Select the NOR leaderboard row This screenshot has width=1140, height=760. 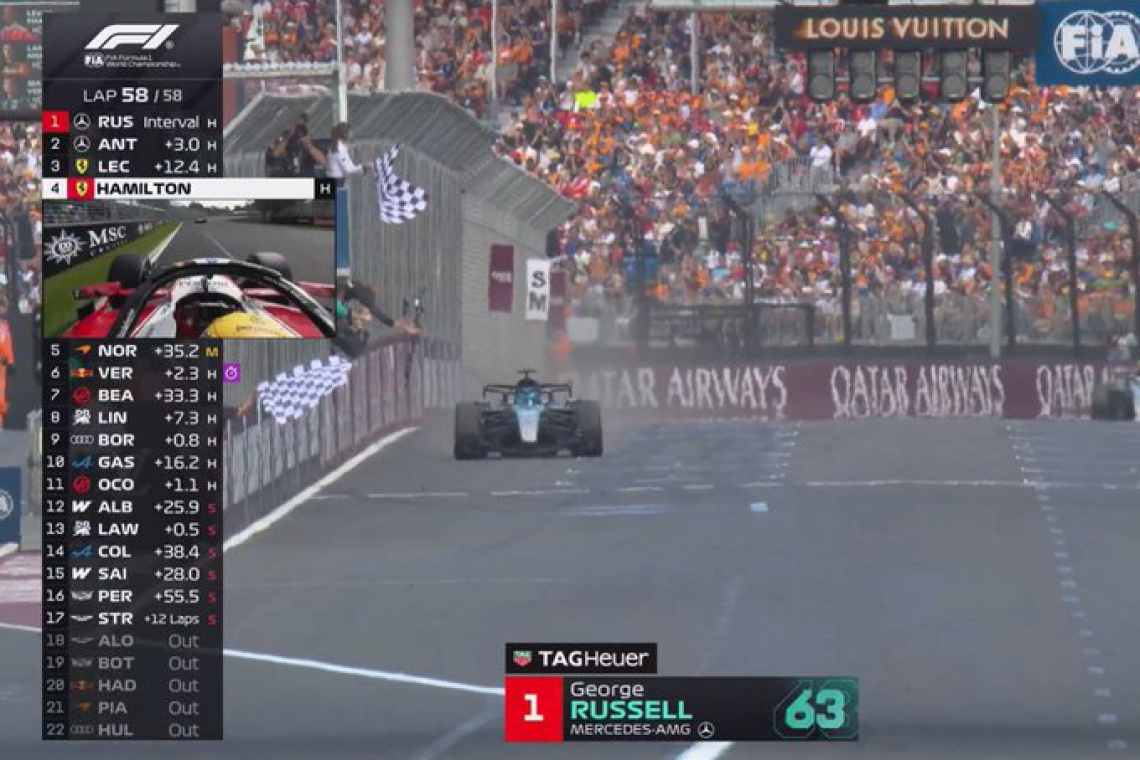click(131, 351)
